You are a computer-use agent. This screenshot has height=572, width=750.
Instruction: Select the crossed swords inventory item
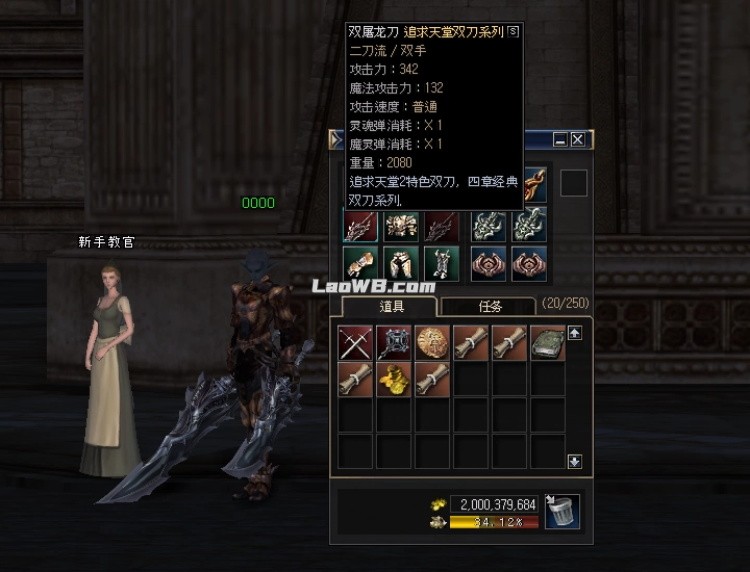coord(355,342)
